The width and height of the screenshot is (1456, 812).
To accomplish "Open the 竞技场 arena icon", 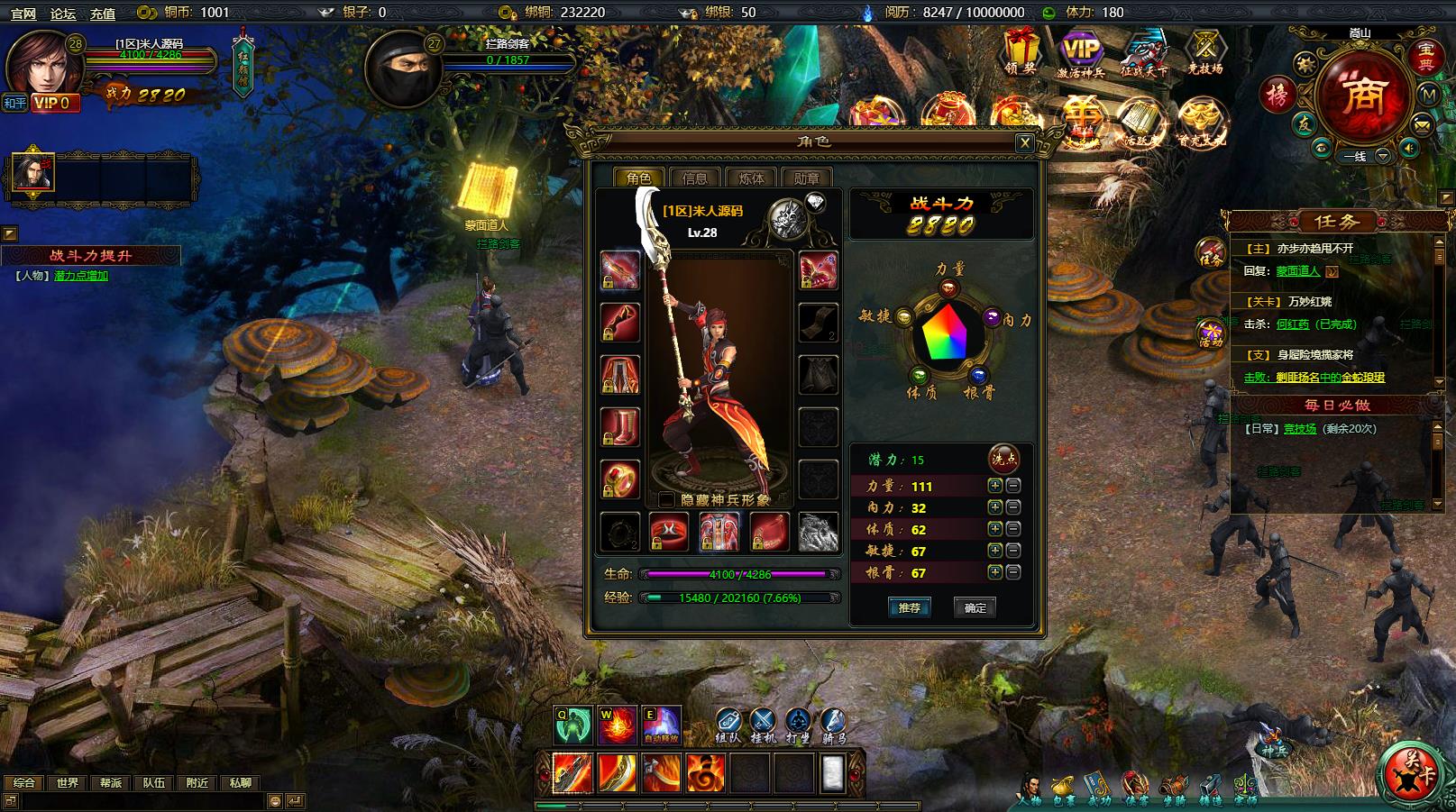I will [x=1204, y=52].
